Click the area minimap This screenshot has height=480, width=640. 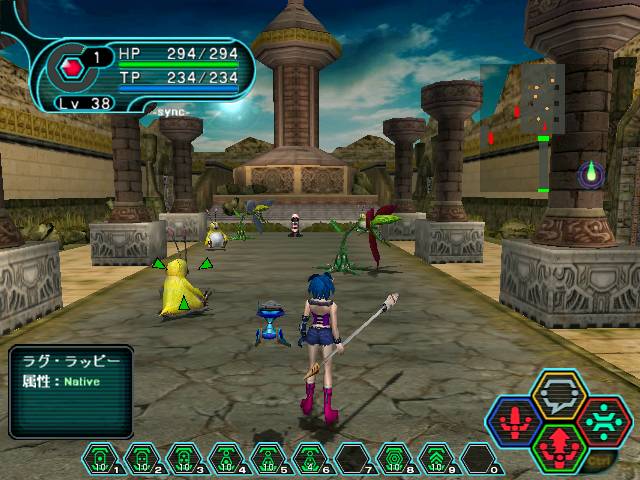(523, 101)
